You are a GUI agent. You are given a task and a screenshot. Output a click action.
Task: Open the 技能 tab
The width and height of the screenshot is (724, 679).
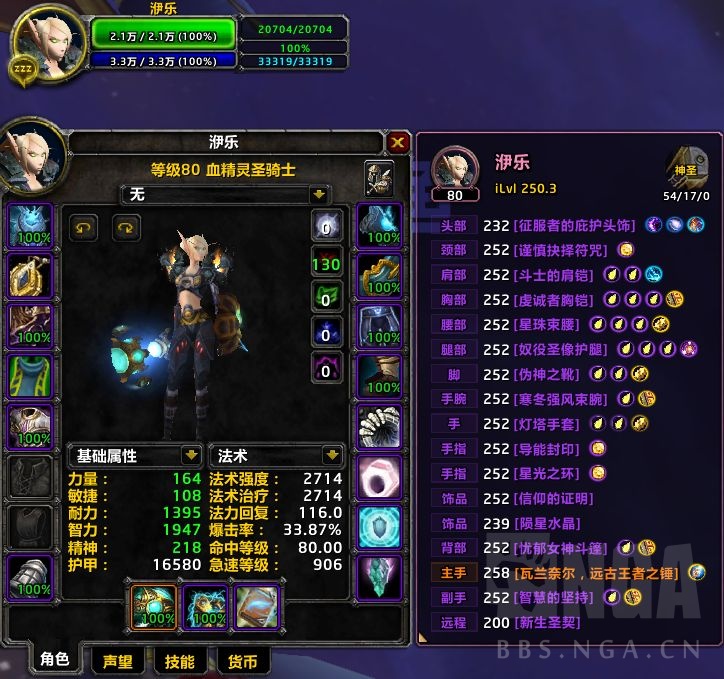click(x=179, y=660)
